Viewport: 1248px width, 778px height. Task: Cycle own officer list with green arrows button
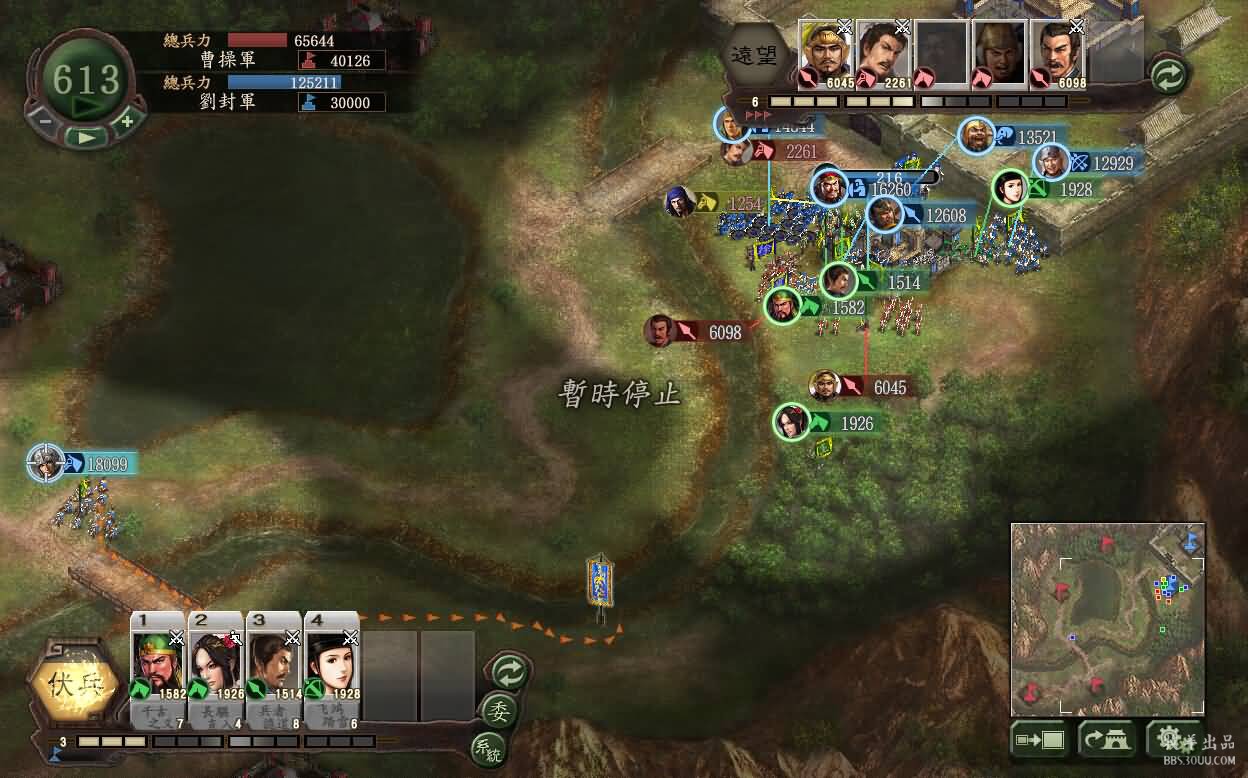pos(509,672)
